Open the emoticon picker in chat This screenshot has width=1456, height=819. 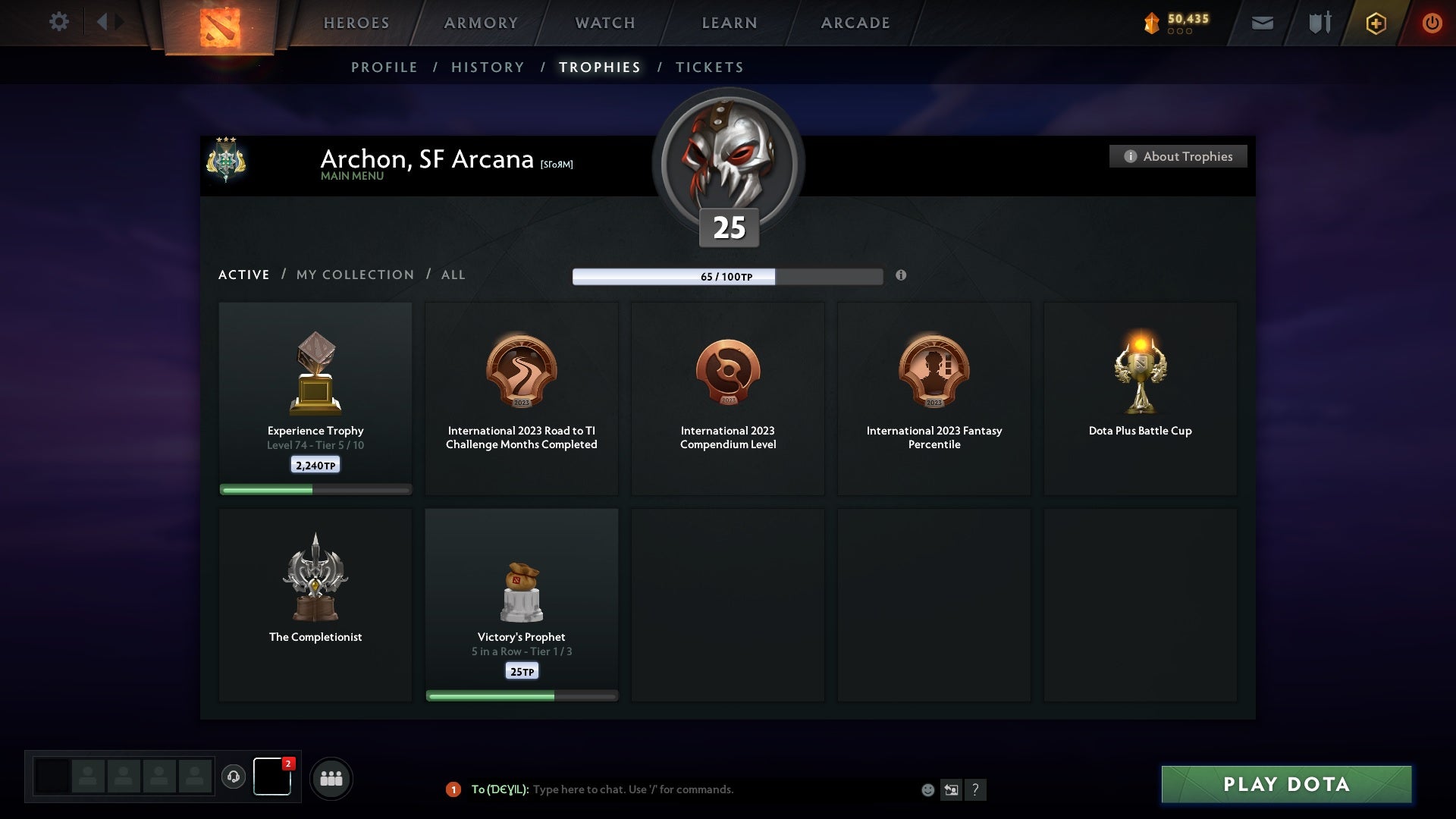click(x=927, y=789)
